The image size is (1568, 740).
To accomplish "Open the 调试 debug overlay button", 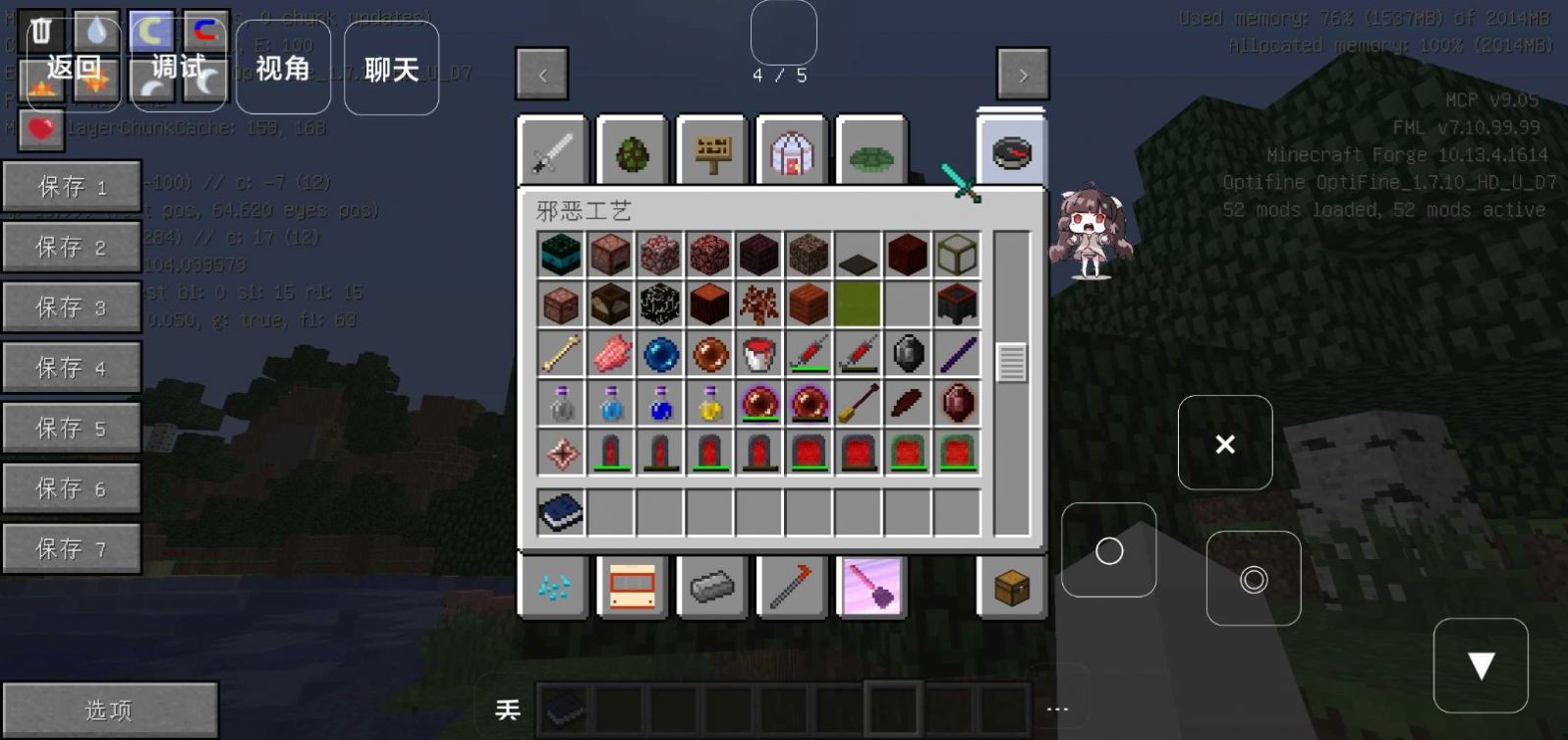I will 179,67.
